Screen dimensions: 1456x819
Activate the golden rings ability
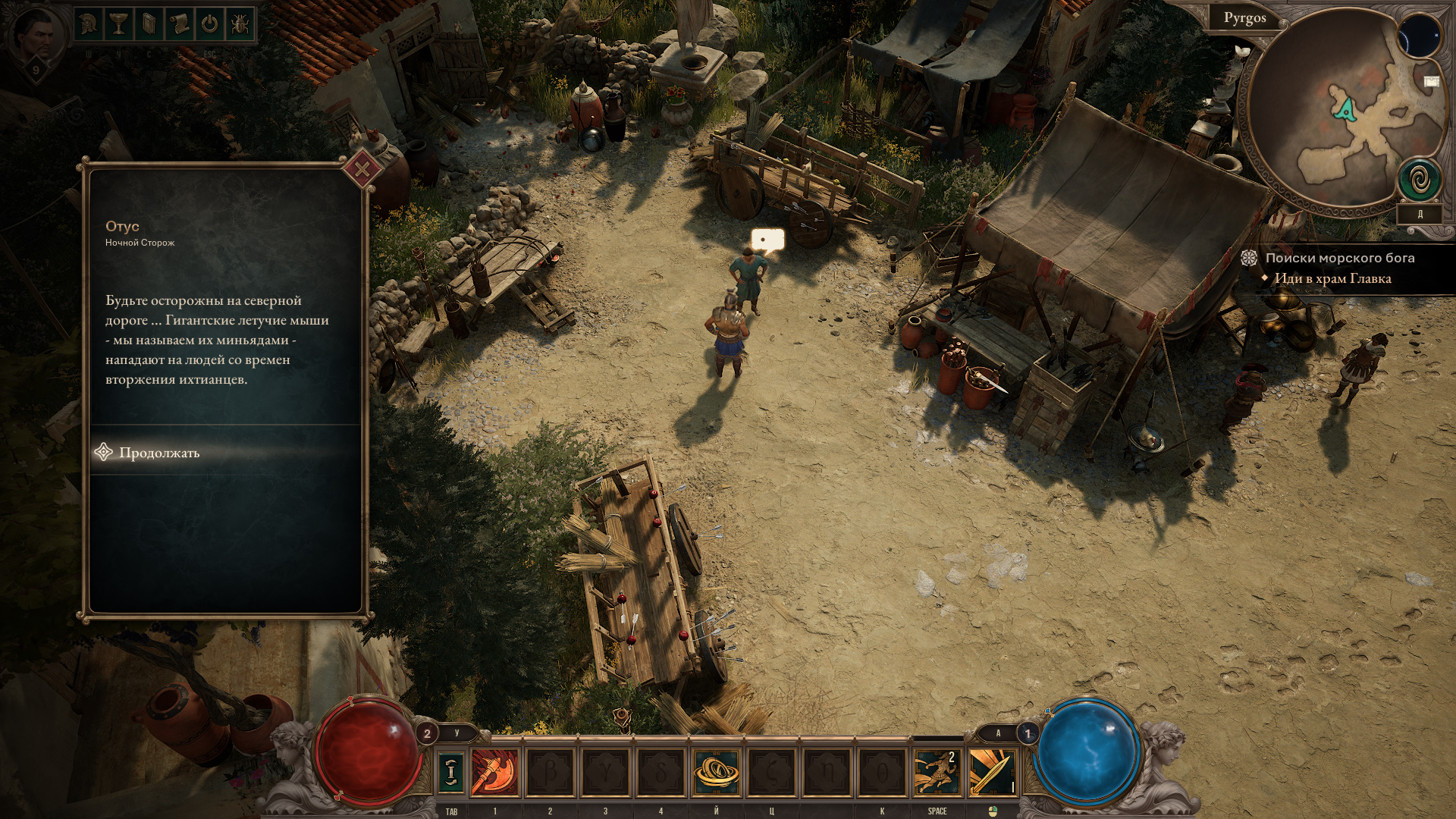(x=716, y=772)
